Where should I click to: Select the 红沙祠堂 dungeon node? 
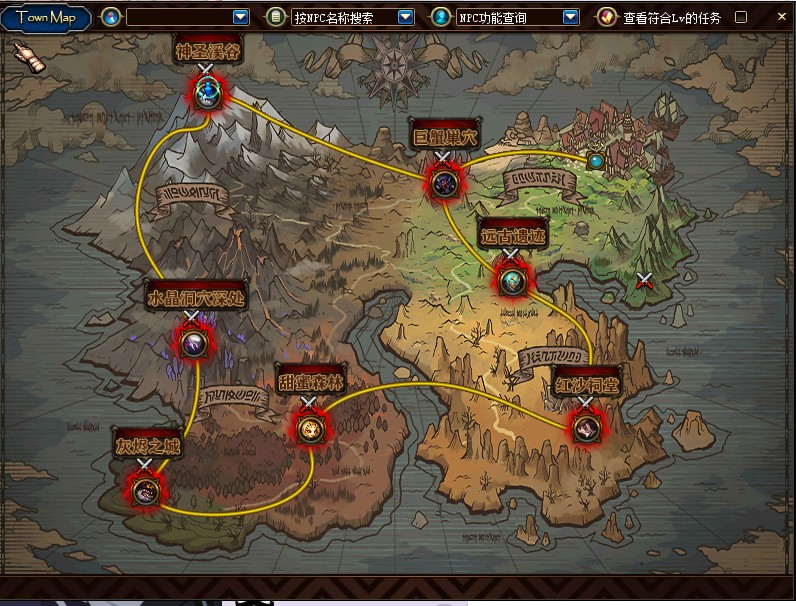(587, 427)
